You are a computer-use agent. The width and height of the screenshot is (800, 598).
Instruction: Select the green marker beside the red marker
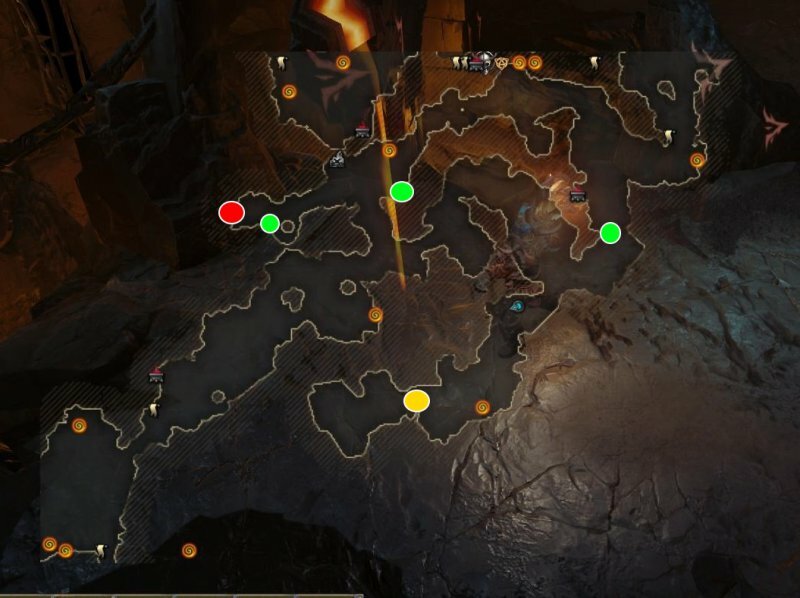pos(269,223)
